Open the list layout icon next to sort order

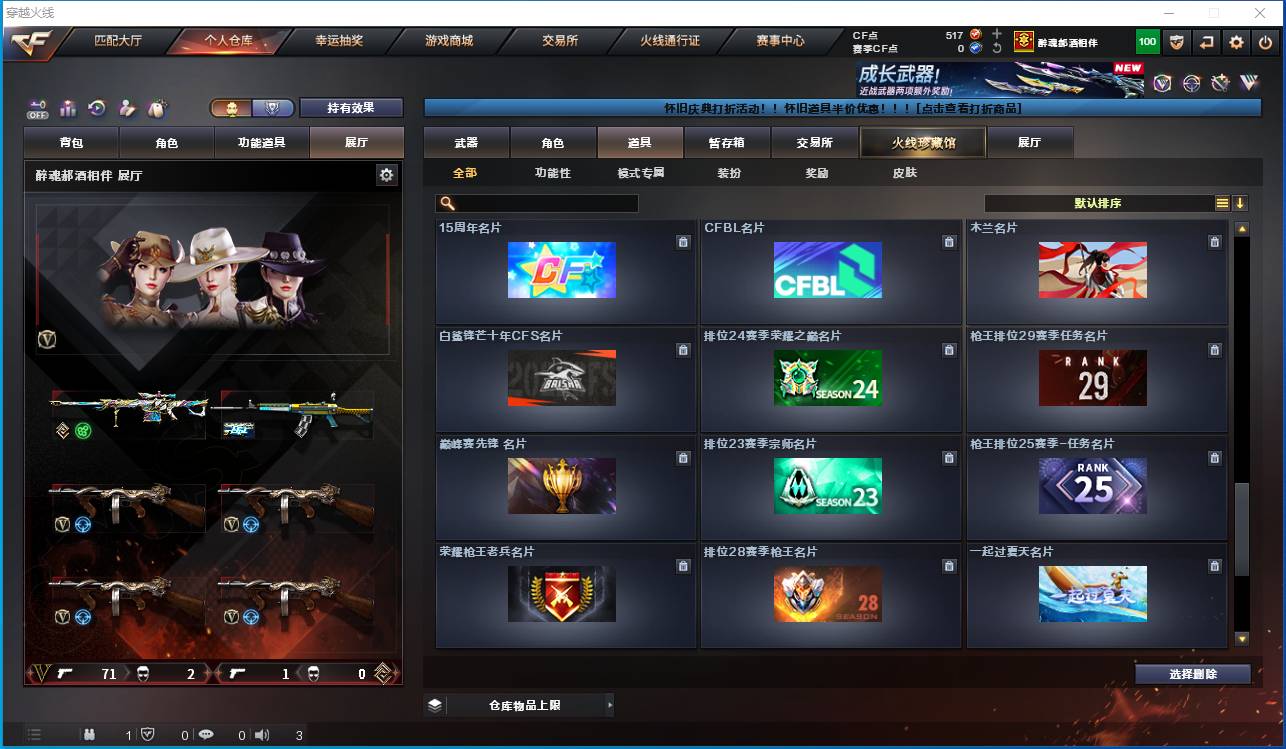(1224, 203)
